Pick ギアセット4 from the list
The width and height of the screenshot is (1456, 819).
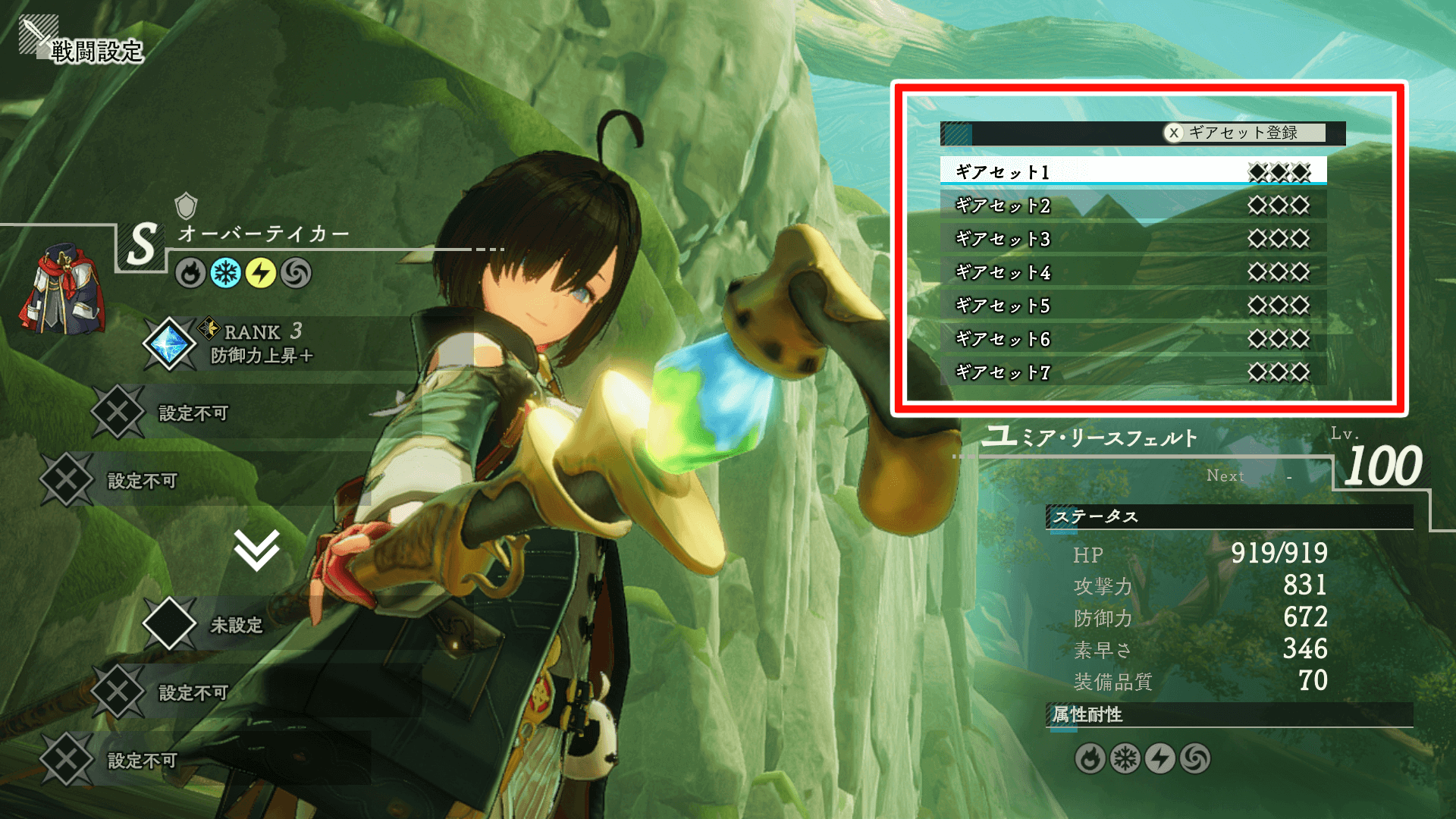1133,272
